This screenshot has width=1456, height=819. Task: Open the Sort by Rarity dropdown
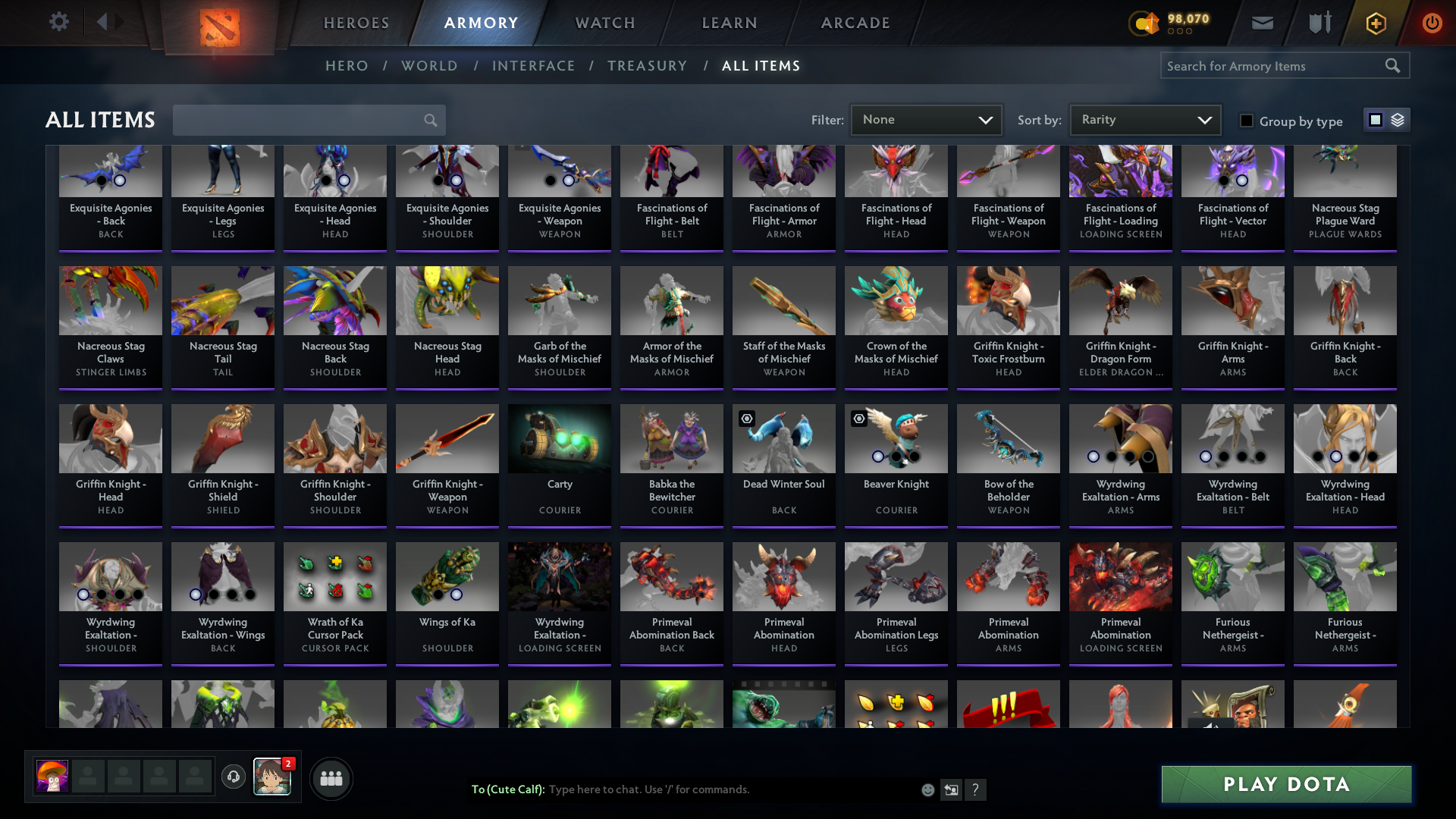tap(1144, 119)
